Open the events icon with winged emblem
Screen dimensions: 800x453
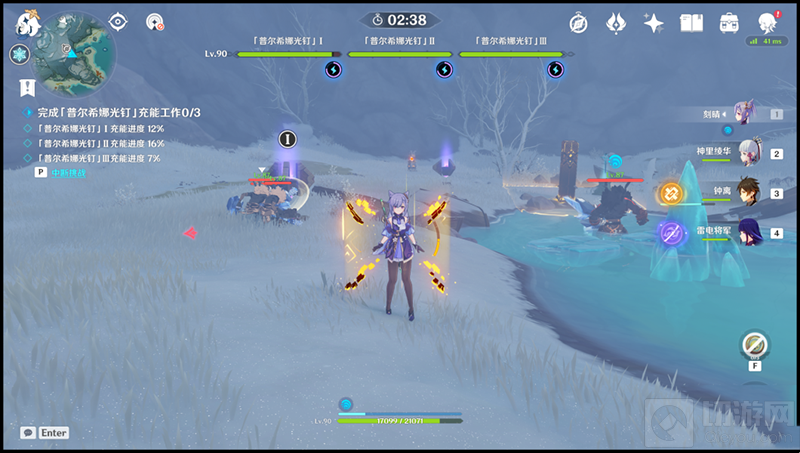click(x=616, y=22)
